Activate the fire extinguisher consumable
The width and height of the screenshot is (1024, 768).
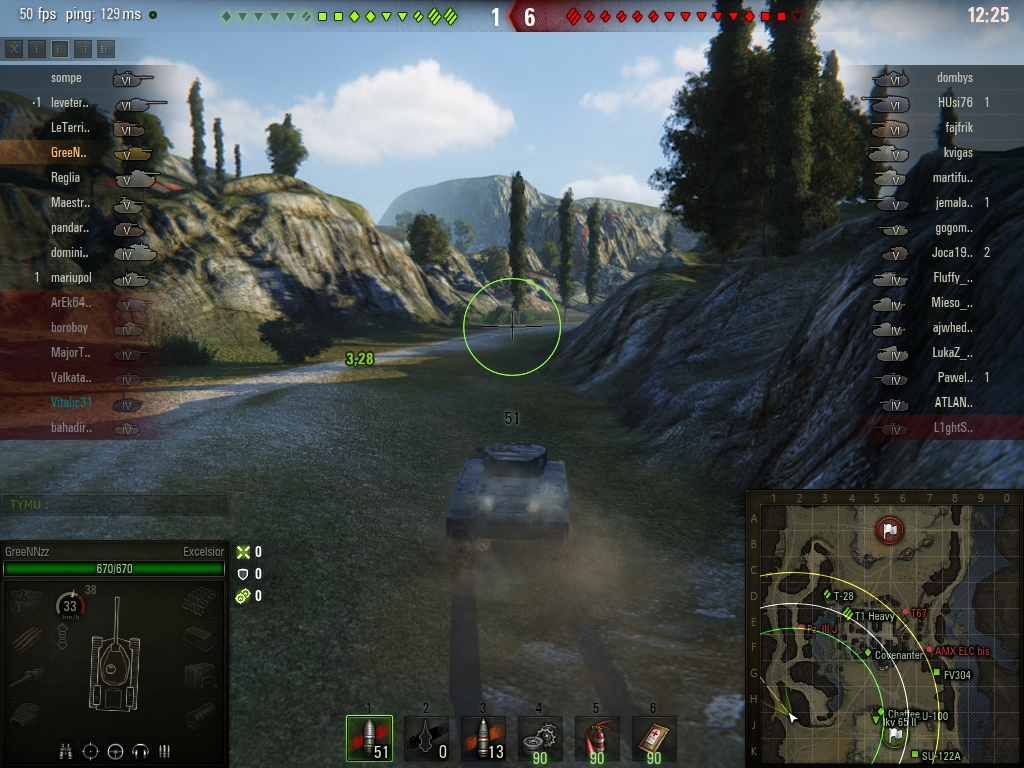597,739
